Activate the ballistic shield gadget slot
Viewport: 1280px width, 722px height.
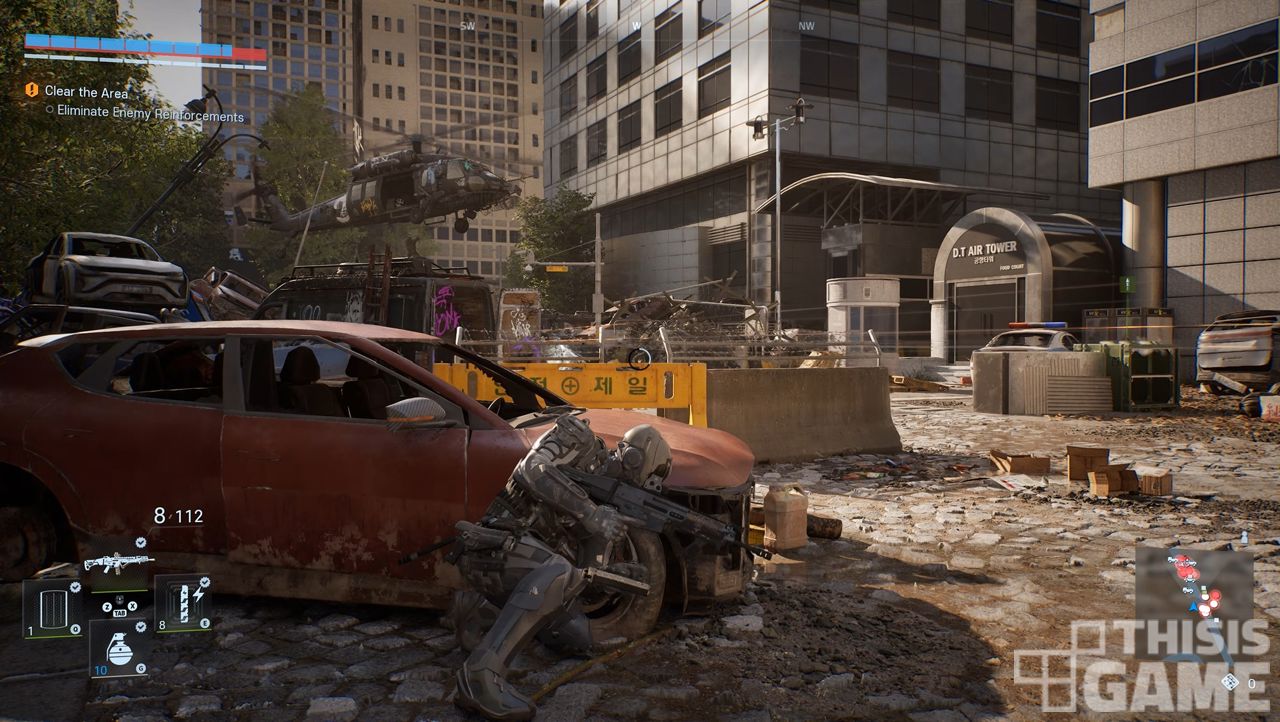point(52,607)
